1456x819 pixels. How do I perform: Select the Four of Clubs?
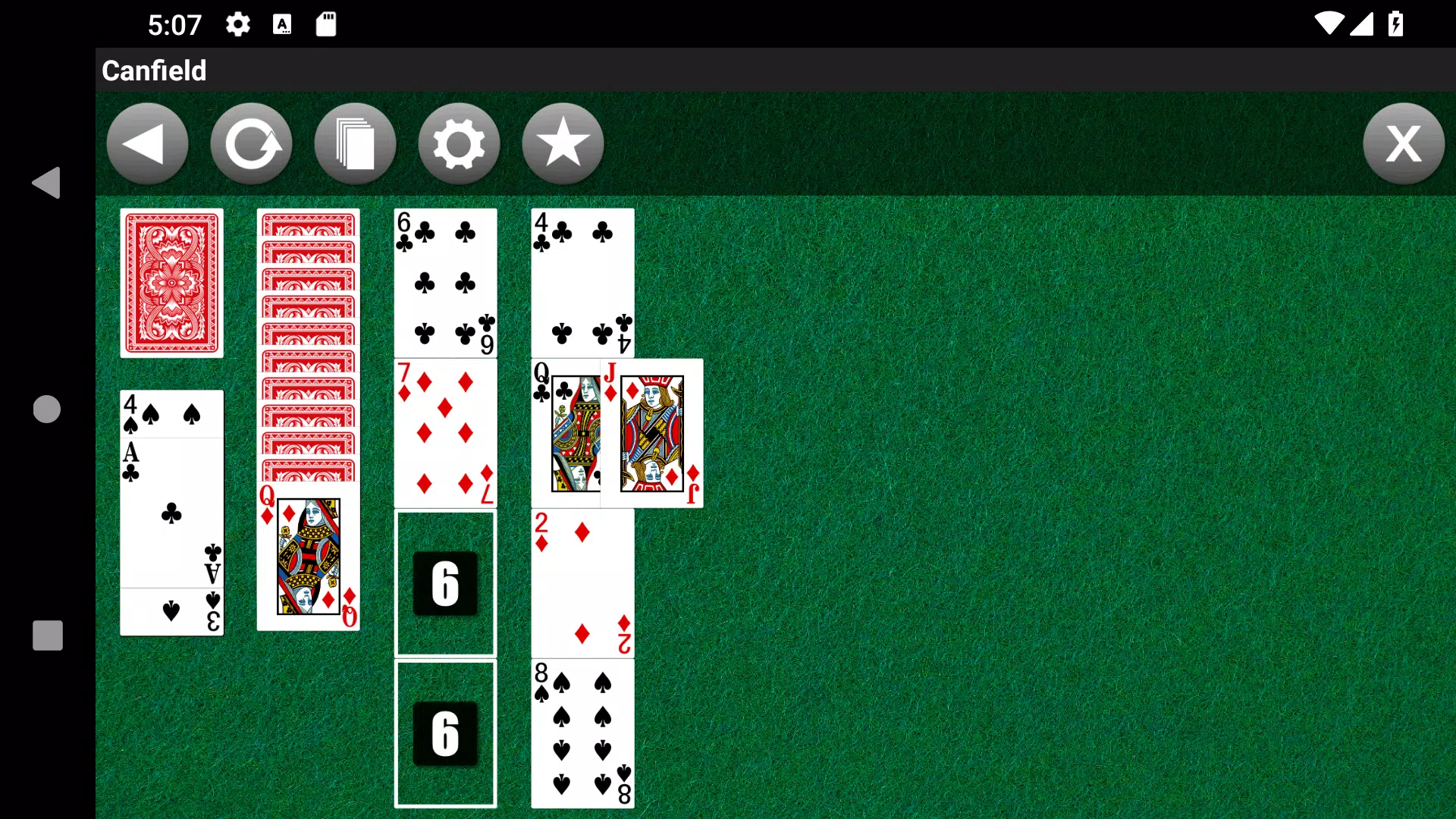(x=582, y=281)
